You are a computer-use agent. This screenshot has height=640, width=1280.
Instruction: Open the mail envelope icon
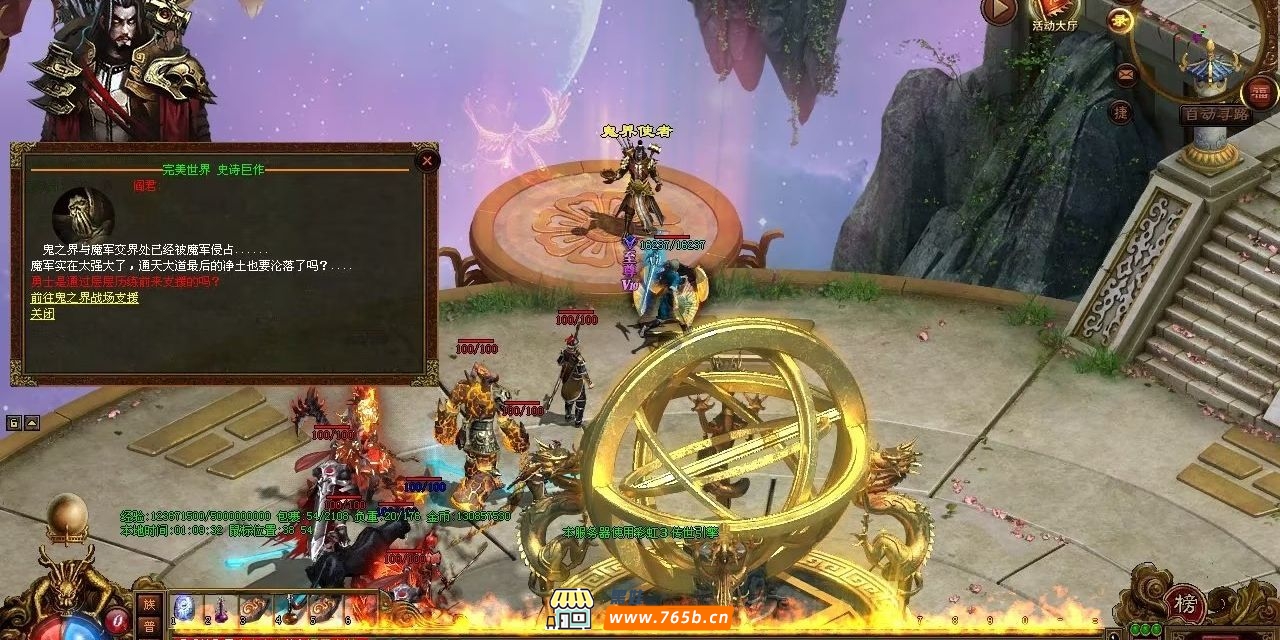[x=1125, y=74]
